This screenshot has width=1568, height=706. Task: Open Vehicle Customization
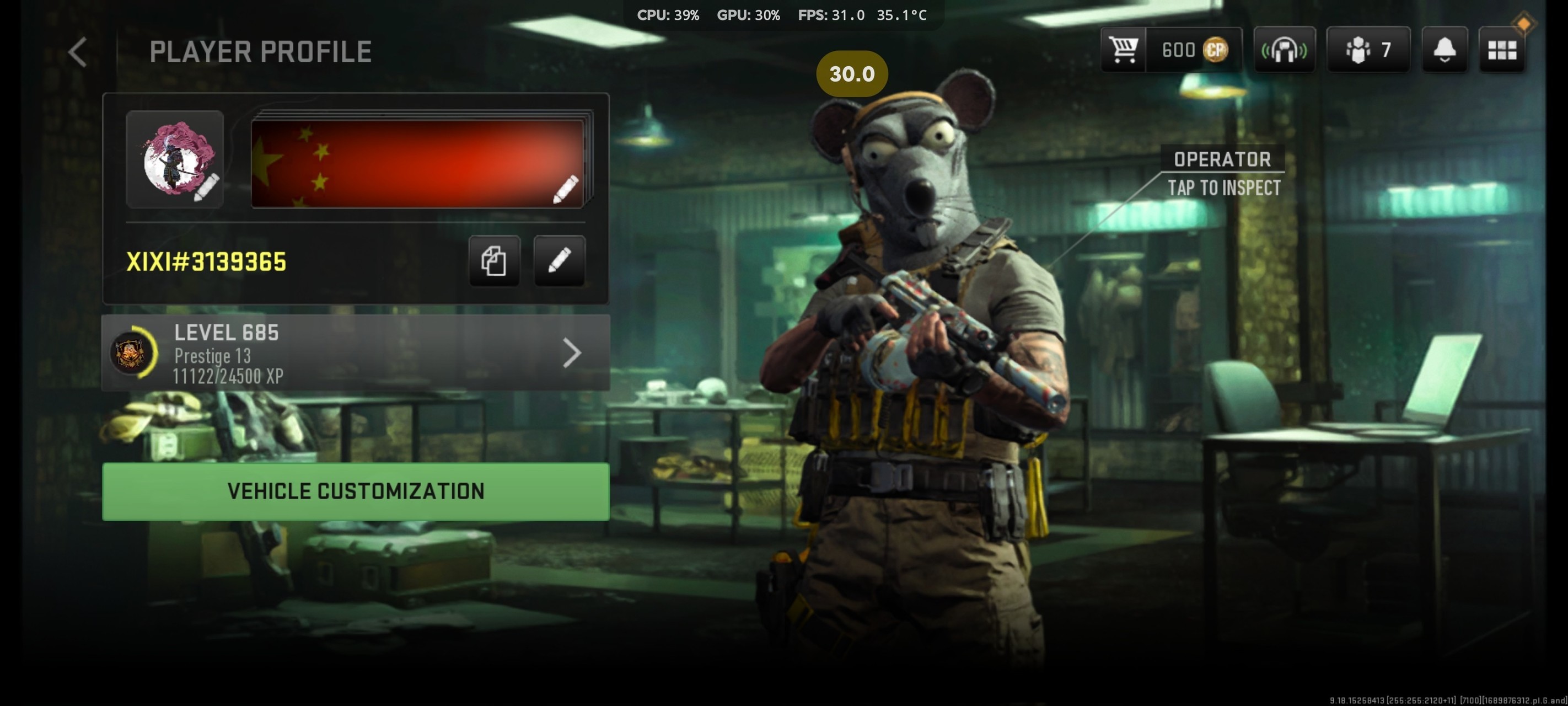pyautogui.click(x=356, y=491)
